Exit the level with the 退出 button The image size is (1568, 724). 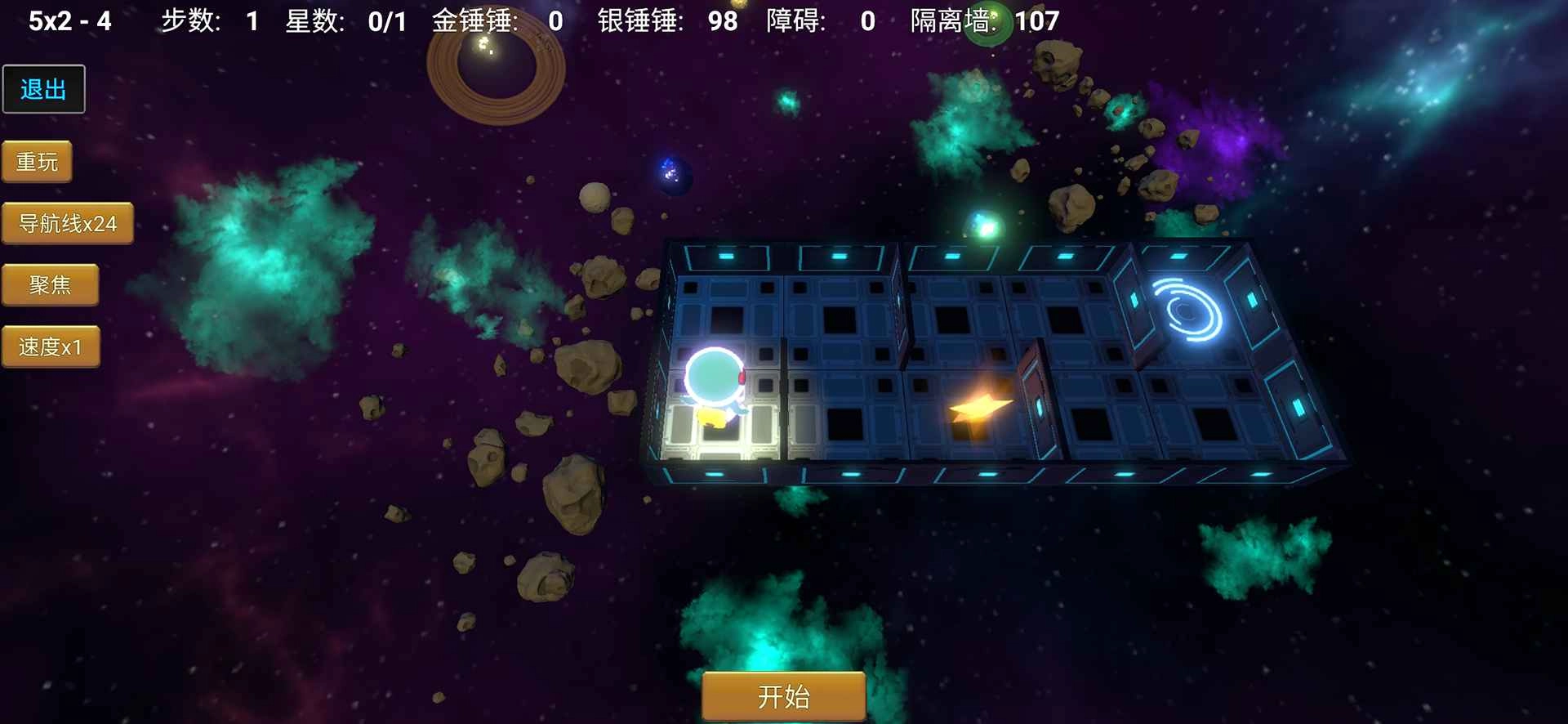pos(44,88)
